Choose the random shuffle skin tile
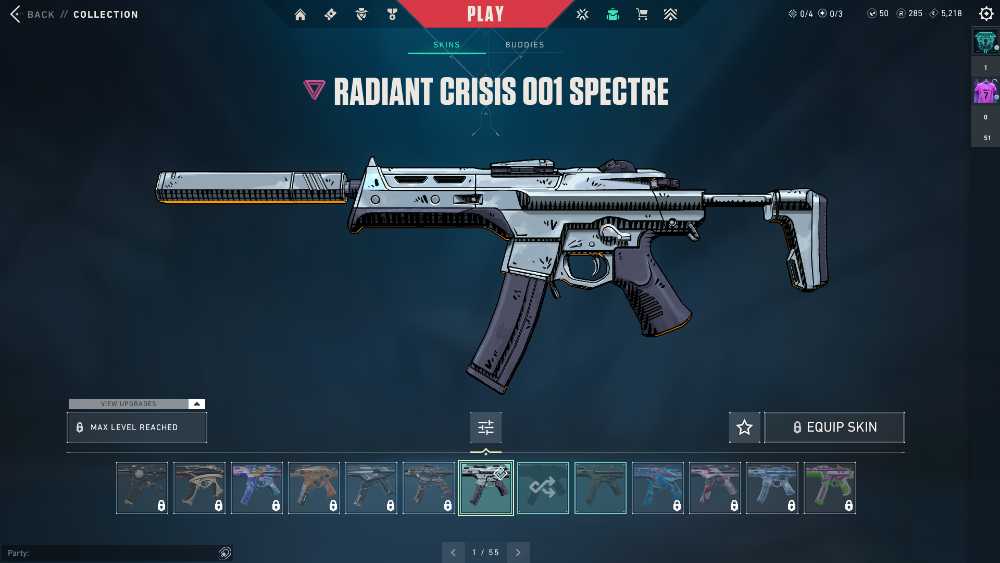The height and width of the screenshot is (563, 1000). pos(543,488)
